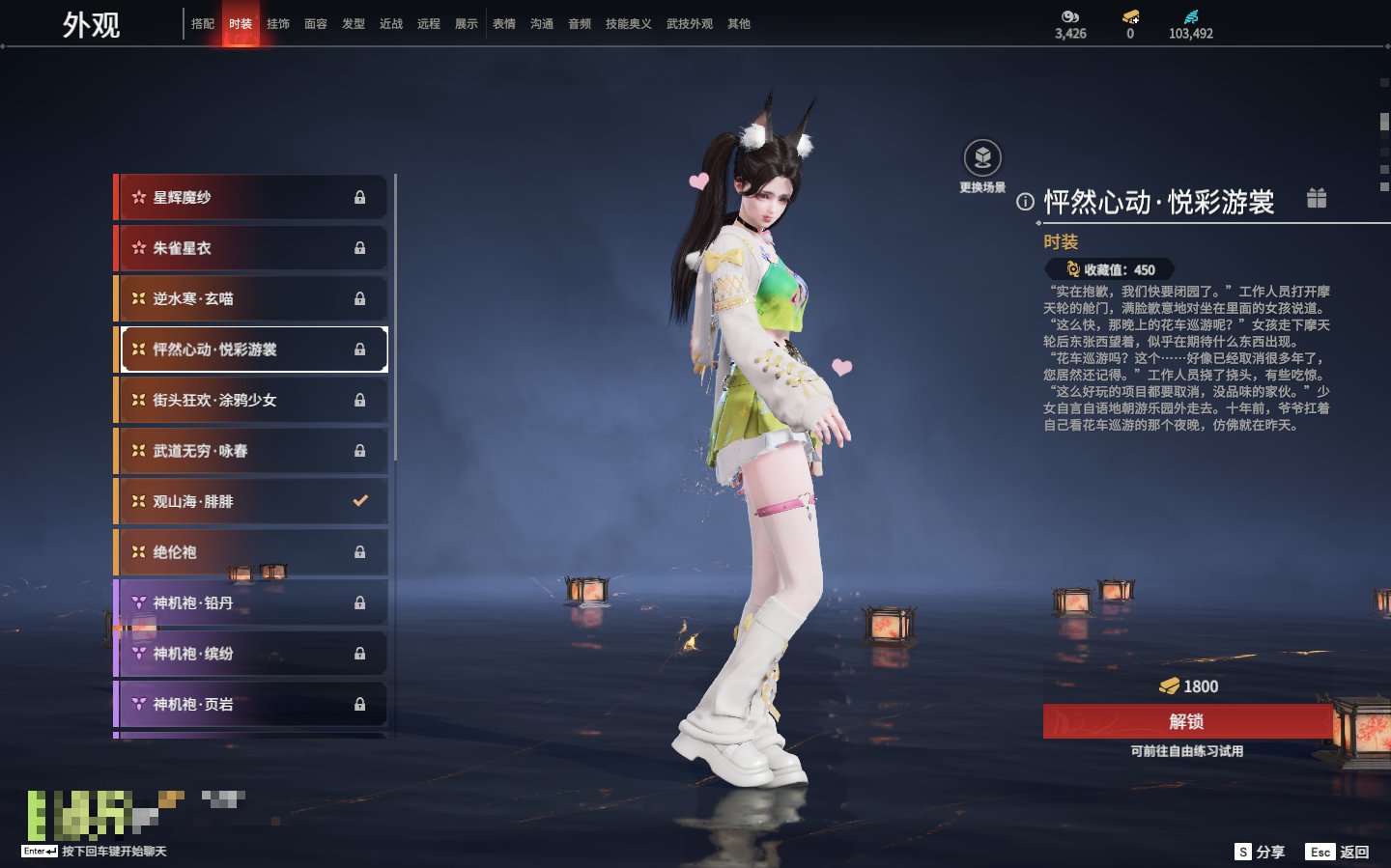Select the 近战 tab
Image resolution: width=1391 pixels, height=868 pixels.
tap(391, 24)
